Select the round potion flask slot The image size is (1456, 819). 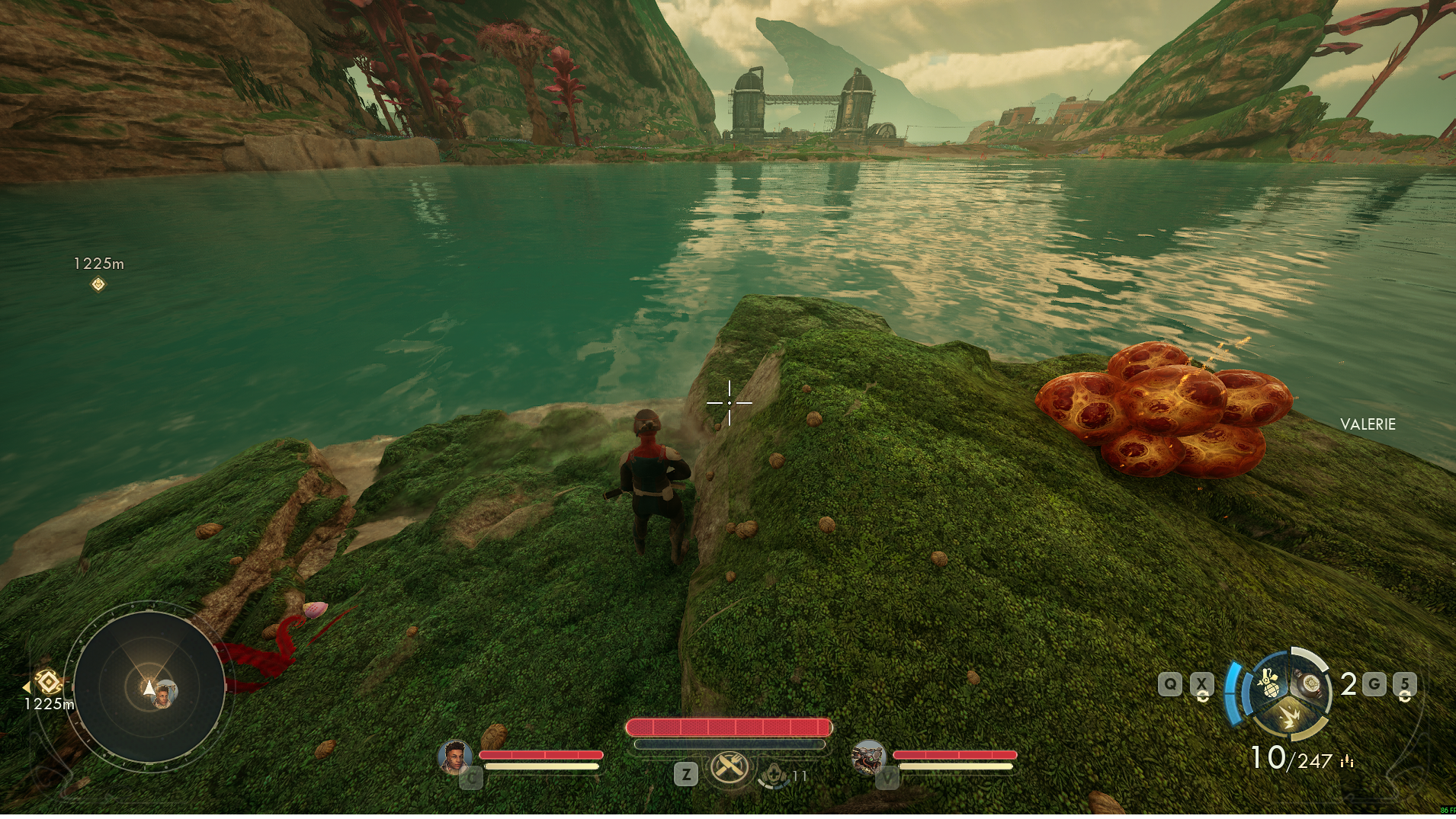tap(1311, 683)
